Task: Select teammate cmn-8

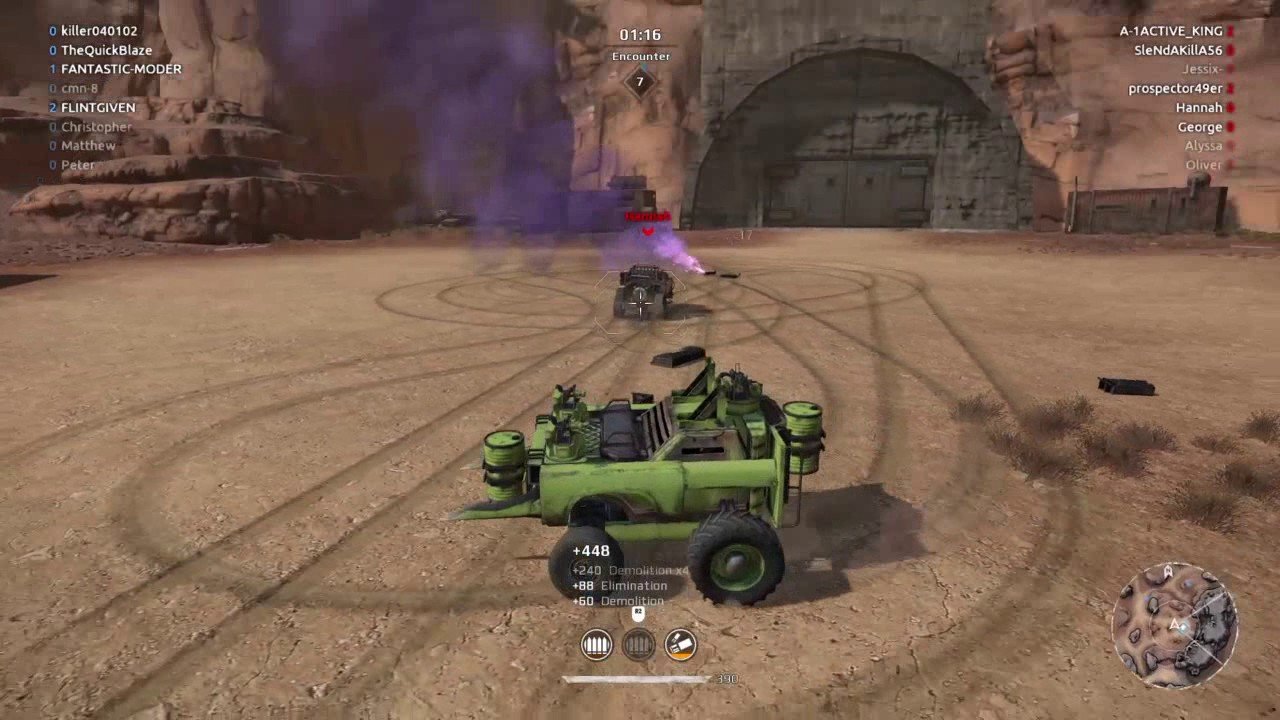Action: click(x=80, y=88)
